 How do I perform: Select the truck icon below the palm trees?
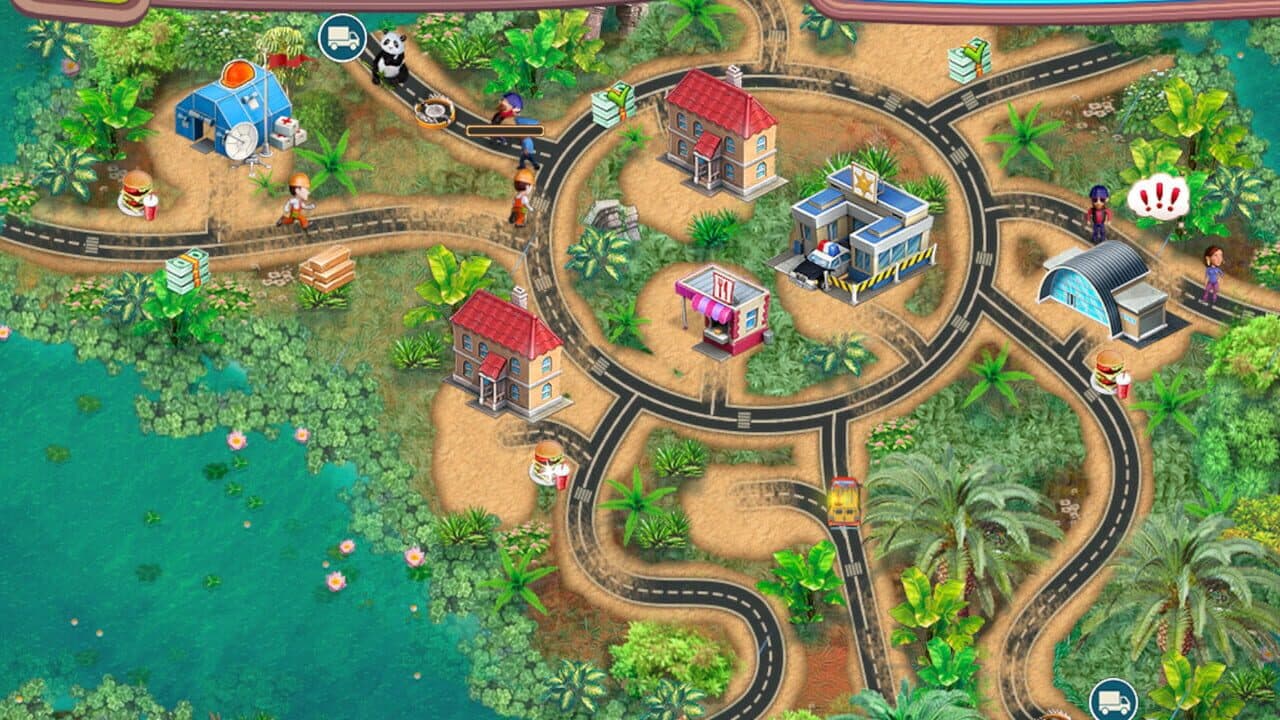1112,699
